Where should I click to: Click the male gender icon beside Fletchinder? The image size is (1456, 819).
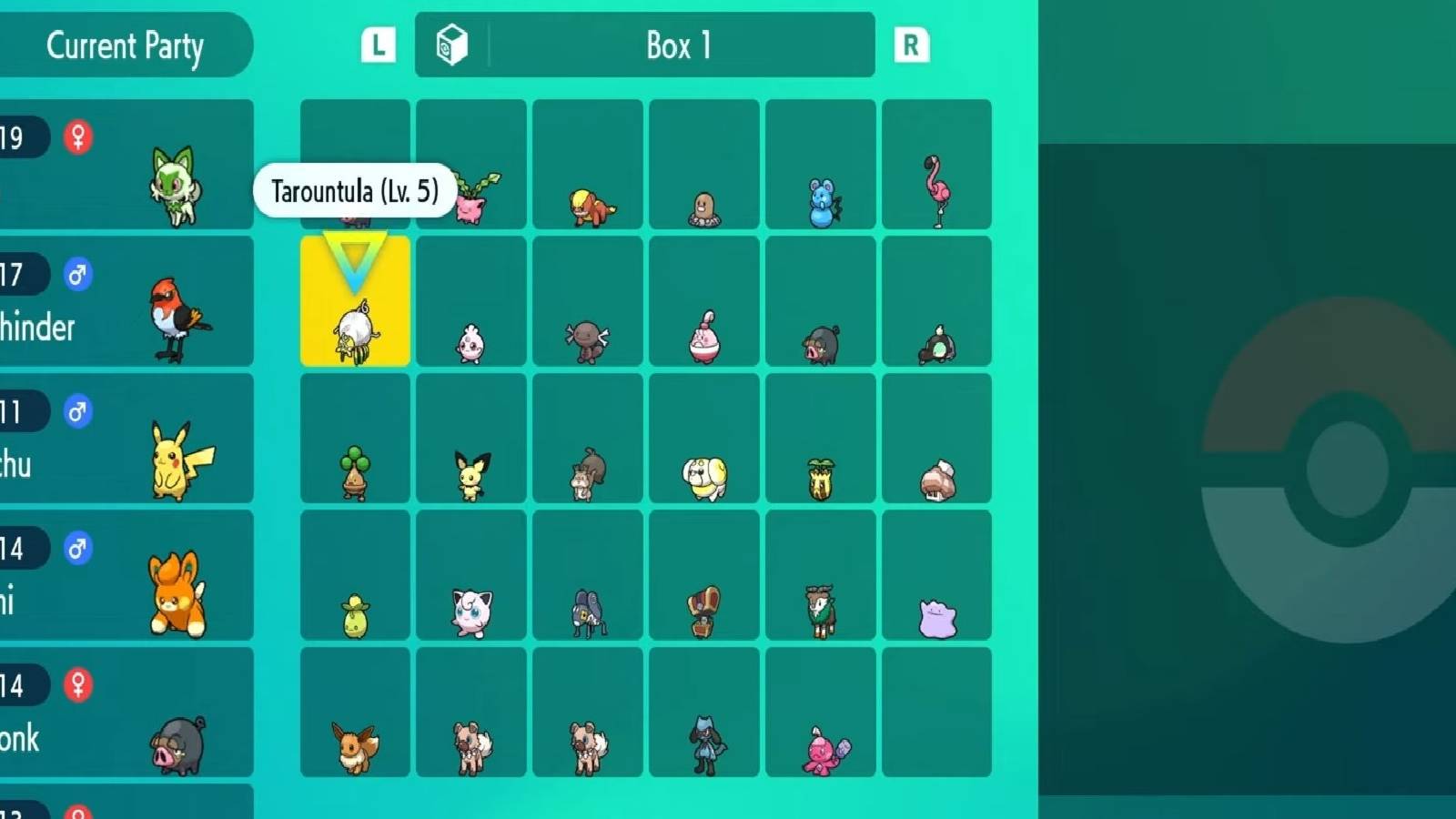click(76, 274)
